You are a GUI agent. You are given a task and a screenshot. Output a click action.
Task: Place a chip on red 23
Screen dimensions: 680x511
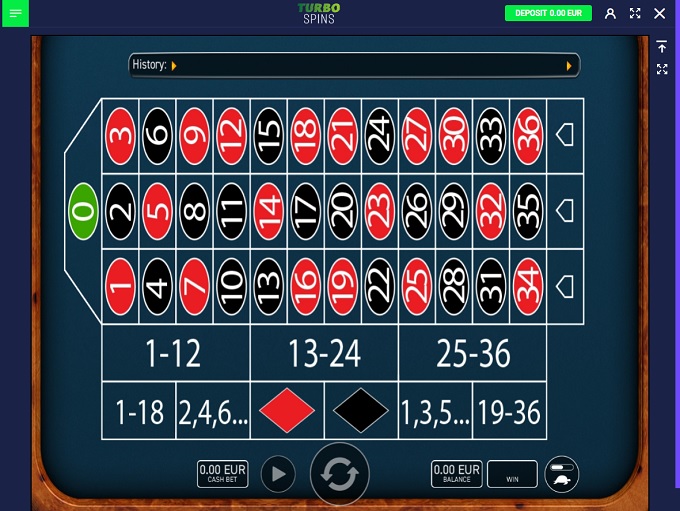pos(379,211)
